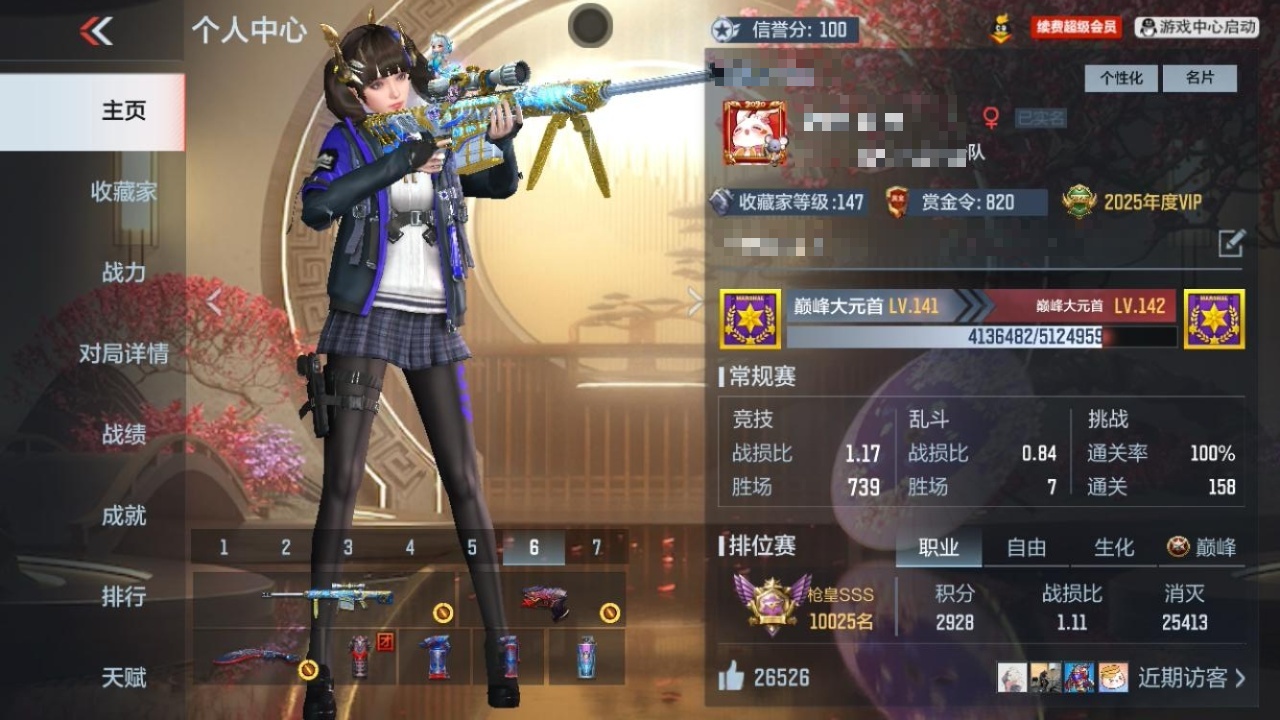Switch to the 生化 ranked tab

1113,547
